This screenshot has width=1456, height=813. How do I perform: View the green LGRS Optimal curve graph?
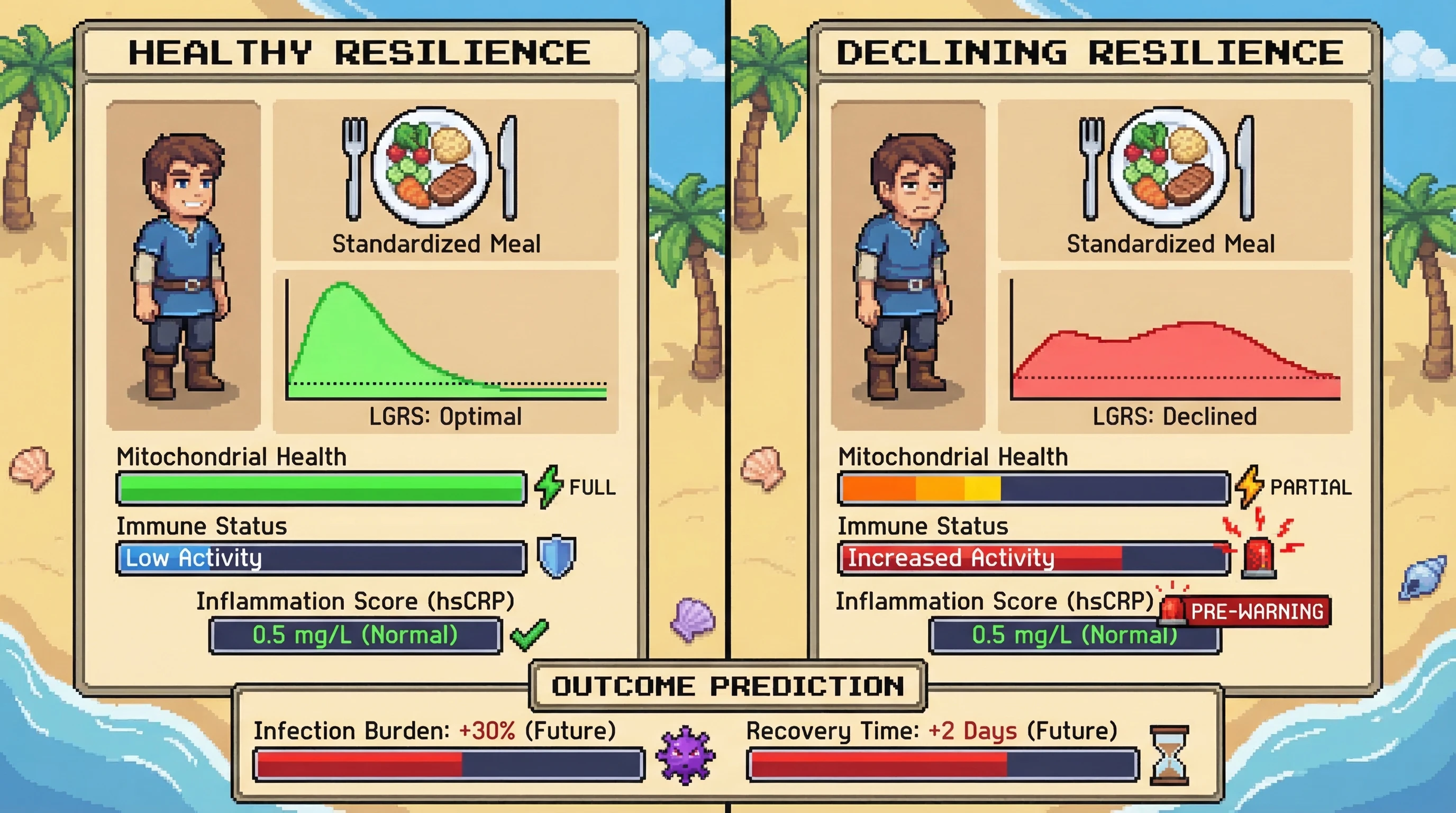(x=446, y=342)
